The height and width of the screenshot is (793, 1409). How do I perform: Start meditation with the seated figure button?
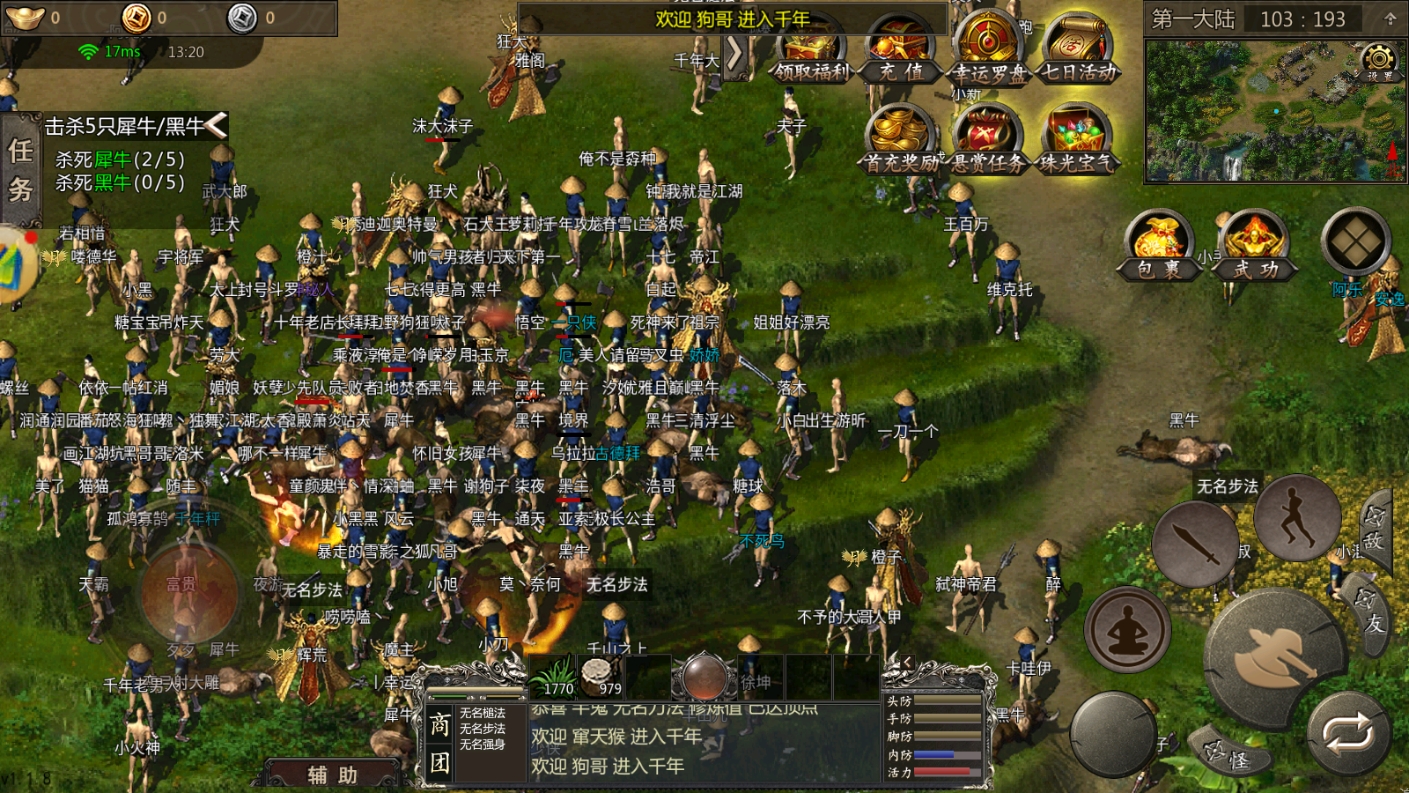point(1128,629)
